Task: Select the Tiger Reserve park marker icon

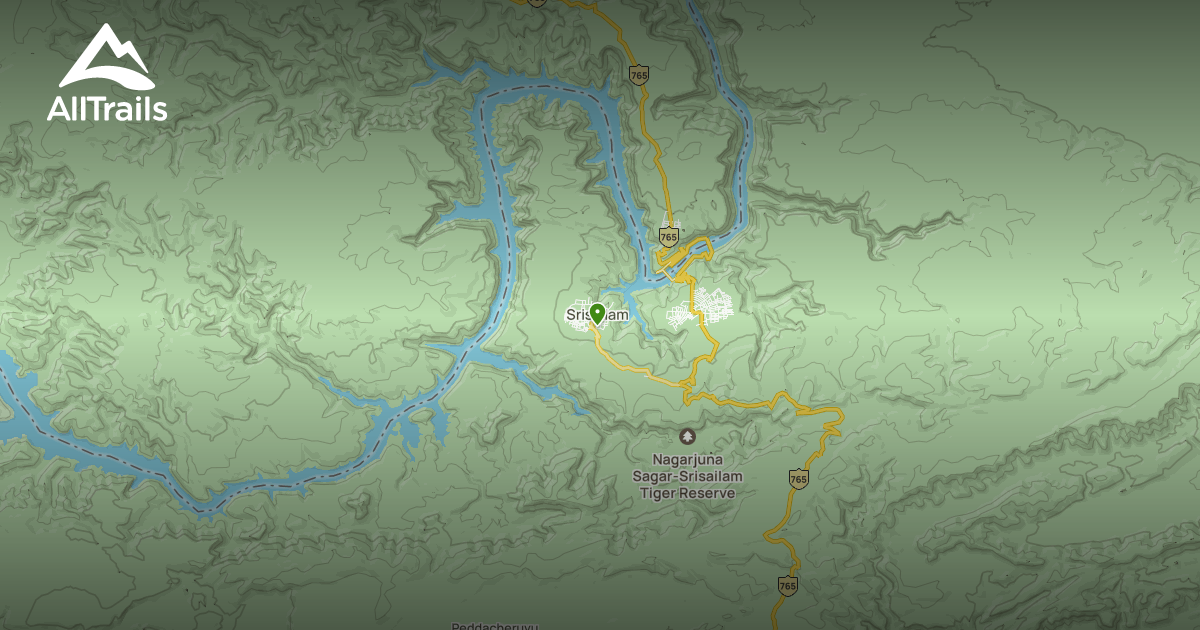Action: tap(686, 436)
